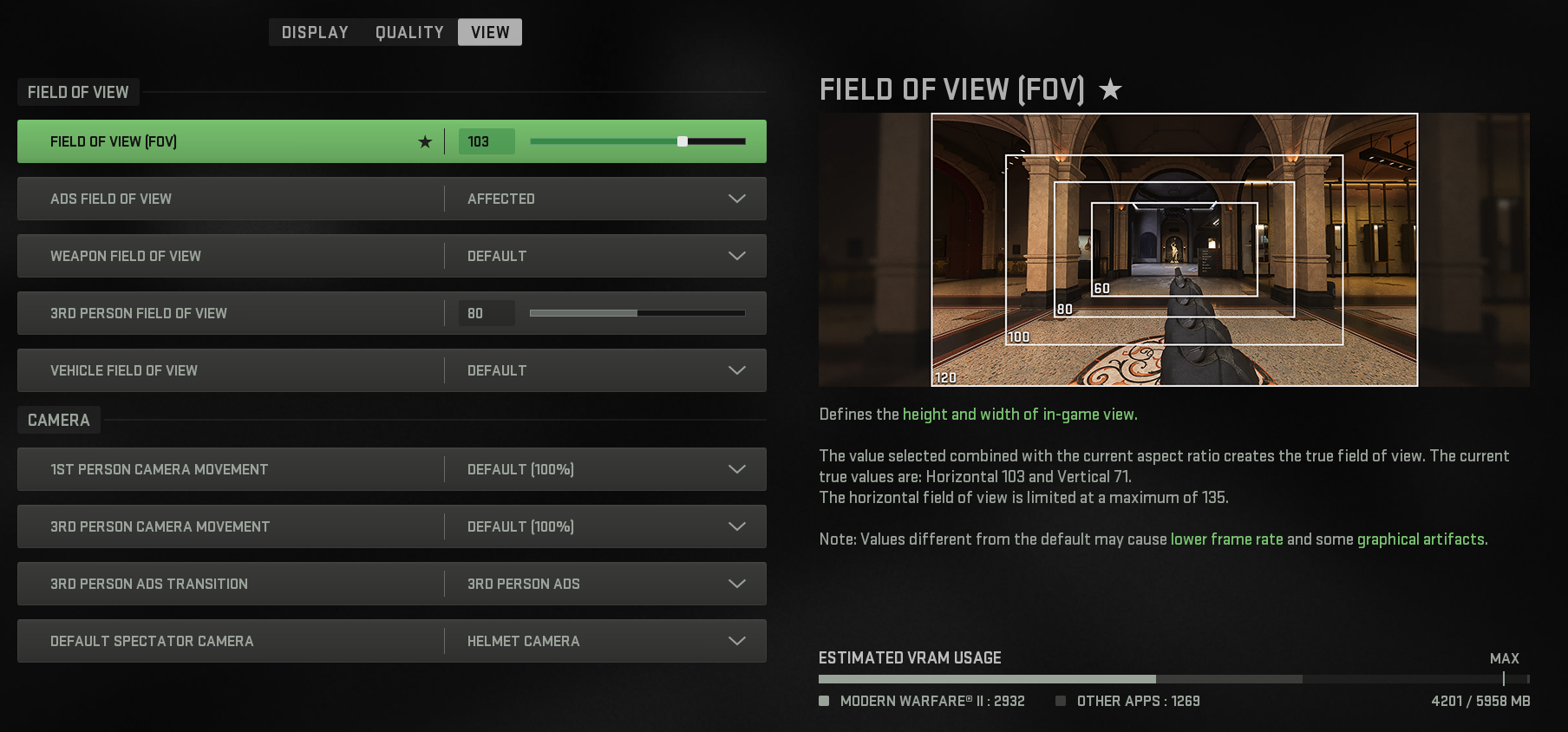This screenshot has height=732, width=1568.
Task: Expand the 1st Person Camera Movement dropdown
Action: (736, 469)
